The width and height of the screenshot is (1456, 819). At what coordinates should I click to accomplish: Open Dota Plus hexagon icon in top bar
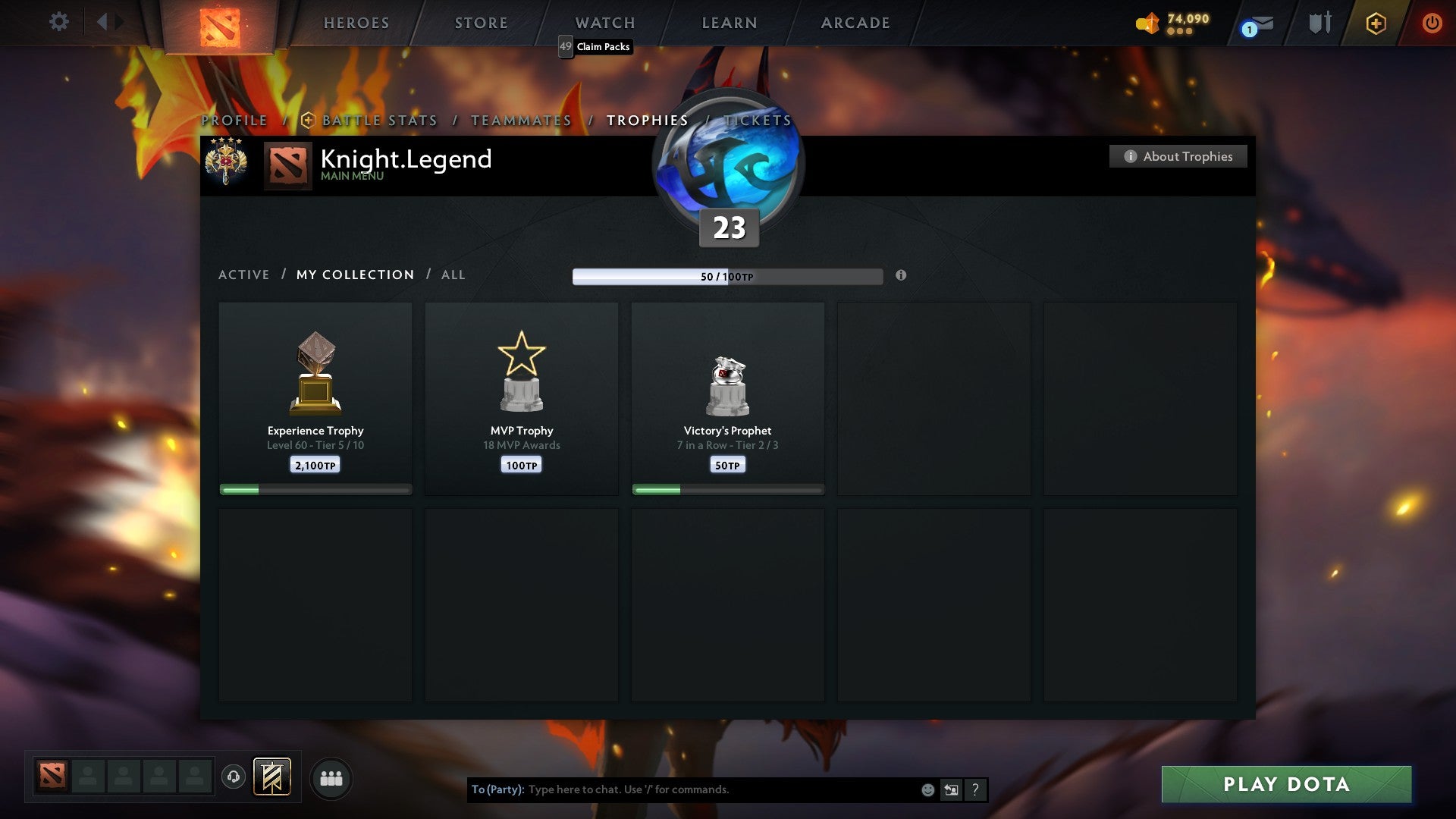click(x=1376, y=23)
